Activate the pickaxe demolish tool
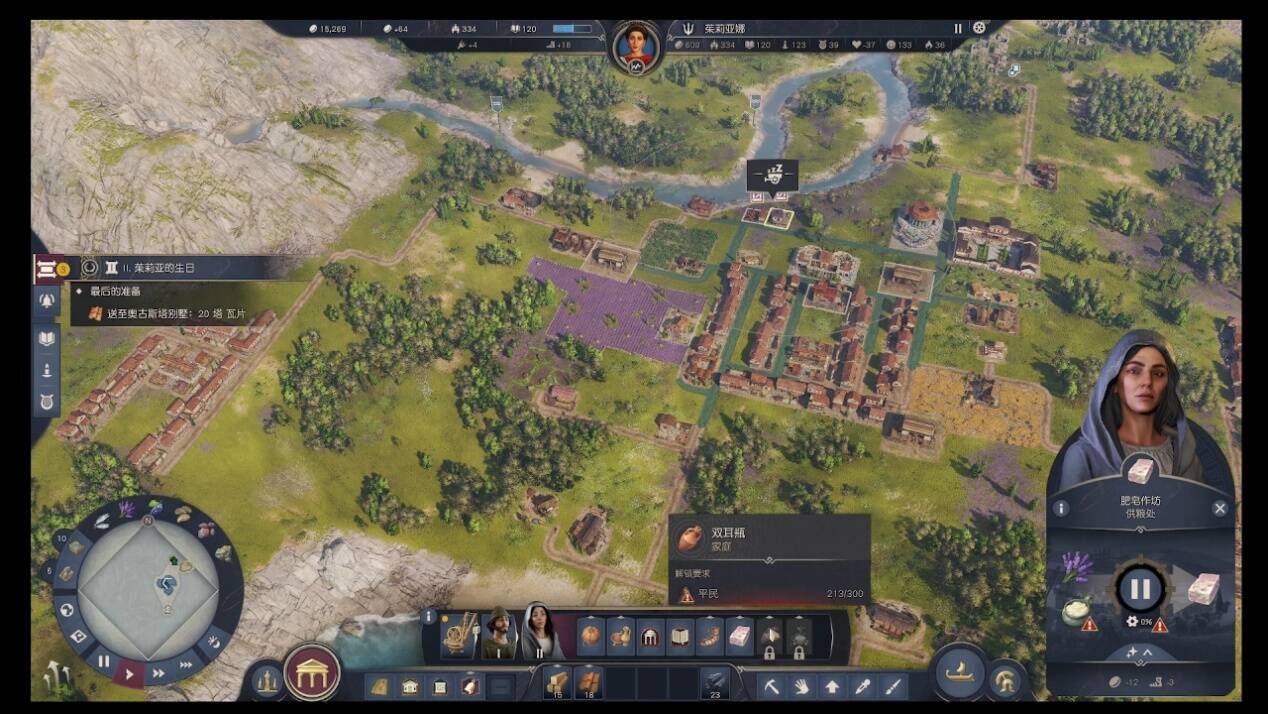1268x714 pixels. (x=772, y=686)
